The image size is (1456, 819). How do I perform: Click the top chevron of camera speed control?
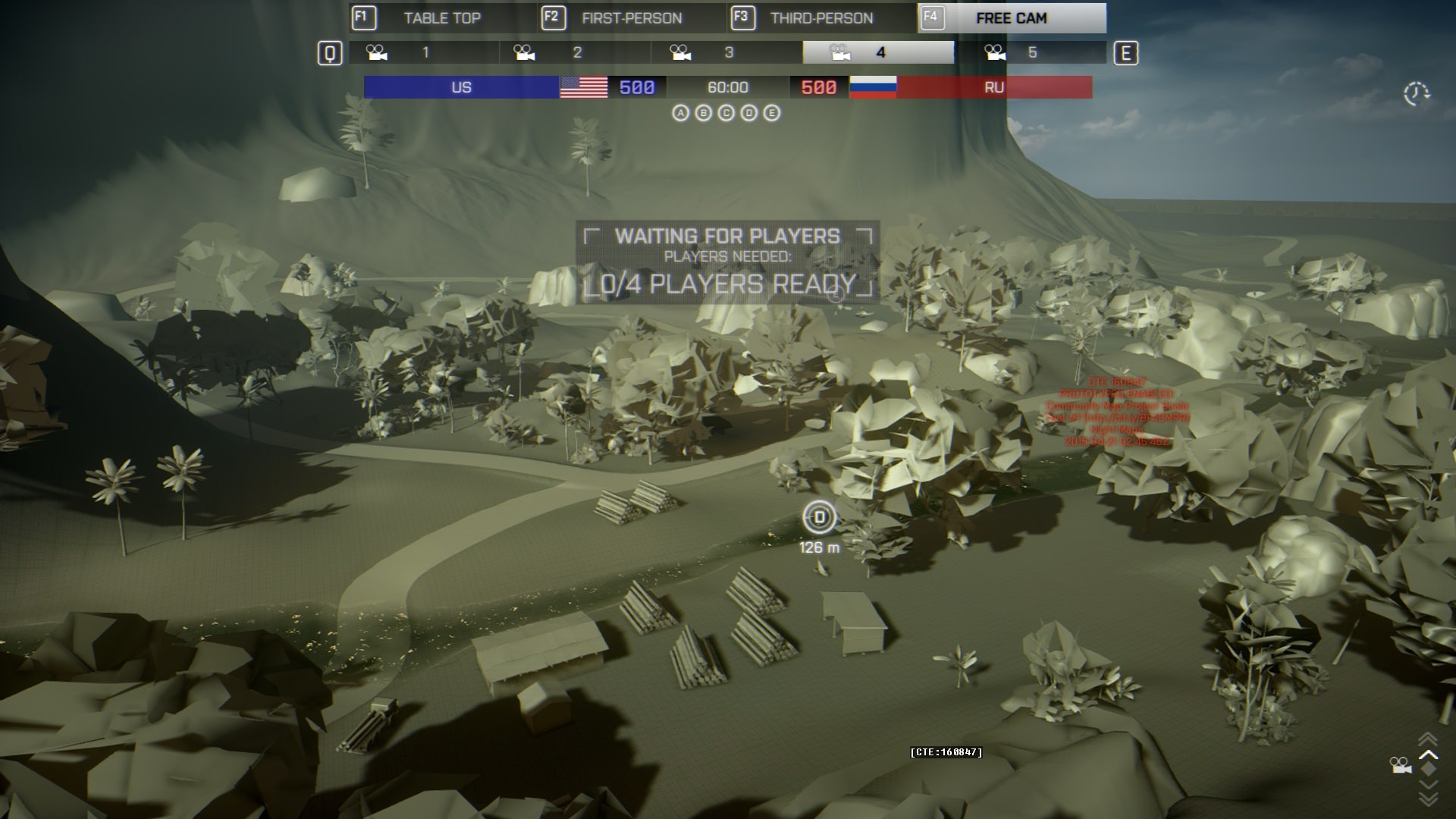point(1428,738)
